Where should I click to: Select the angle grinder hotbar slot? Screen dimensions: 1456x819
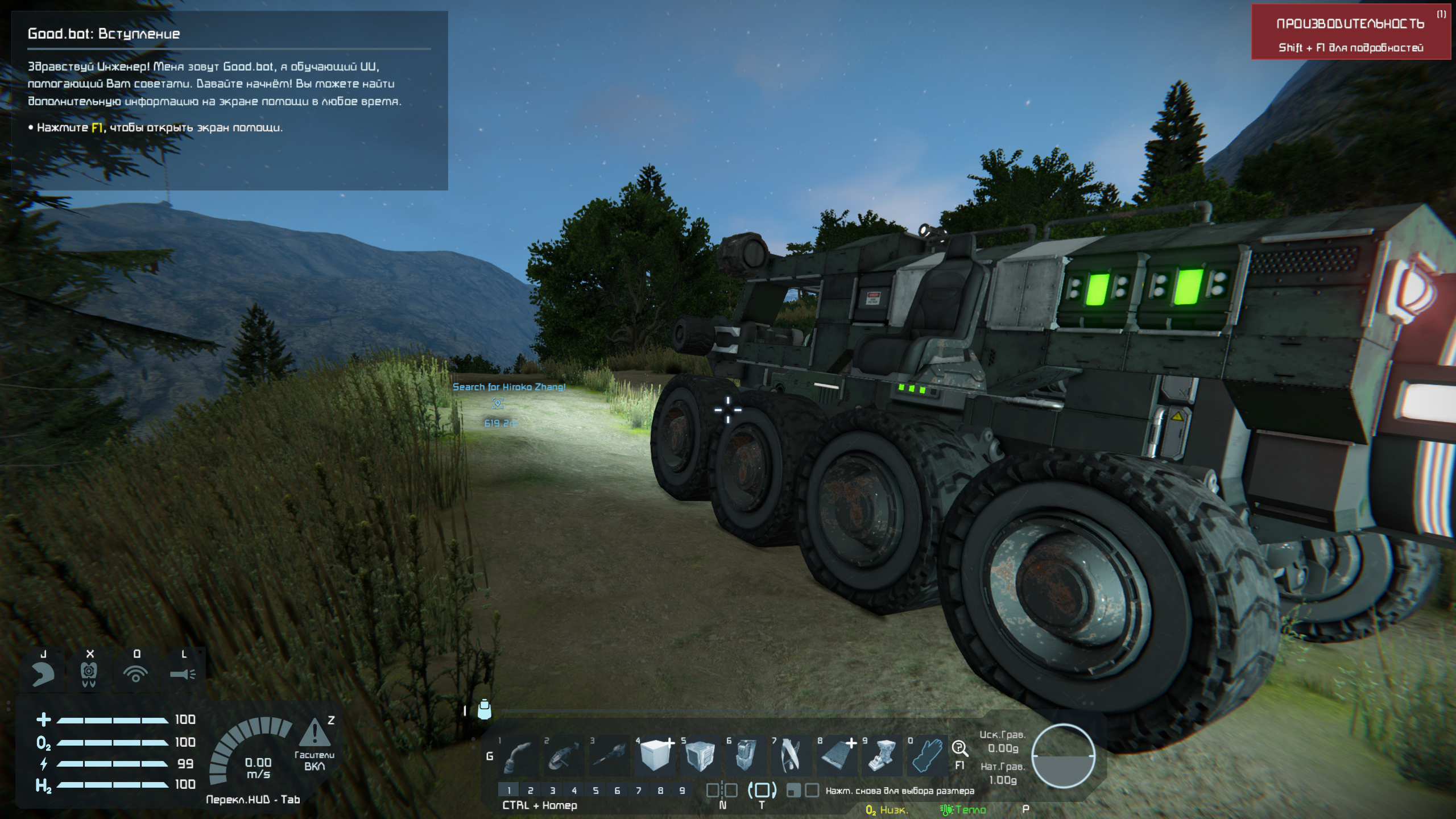coord(563,758)
